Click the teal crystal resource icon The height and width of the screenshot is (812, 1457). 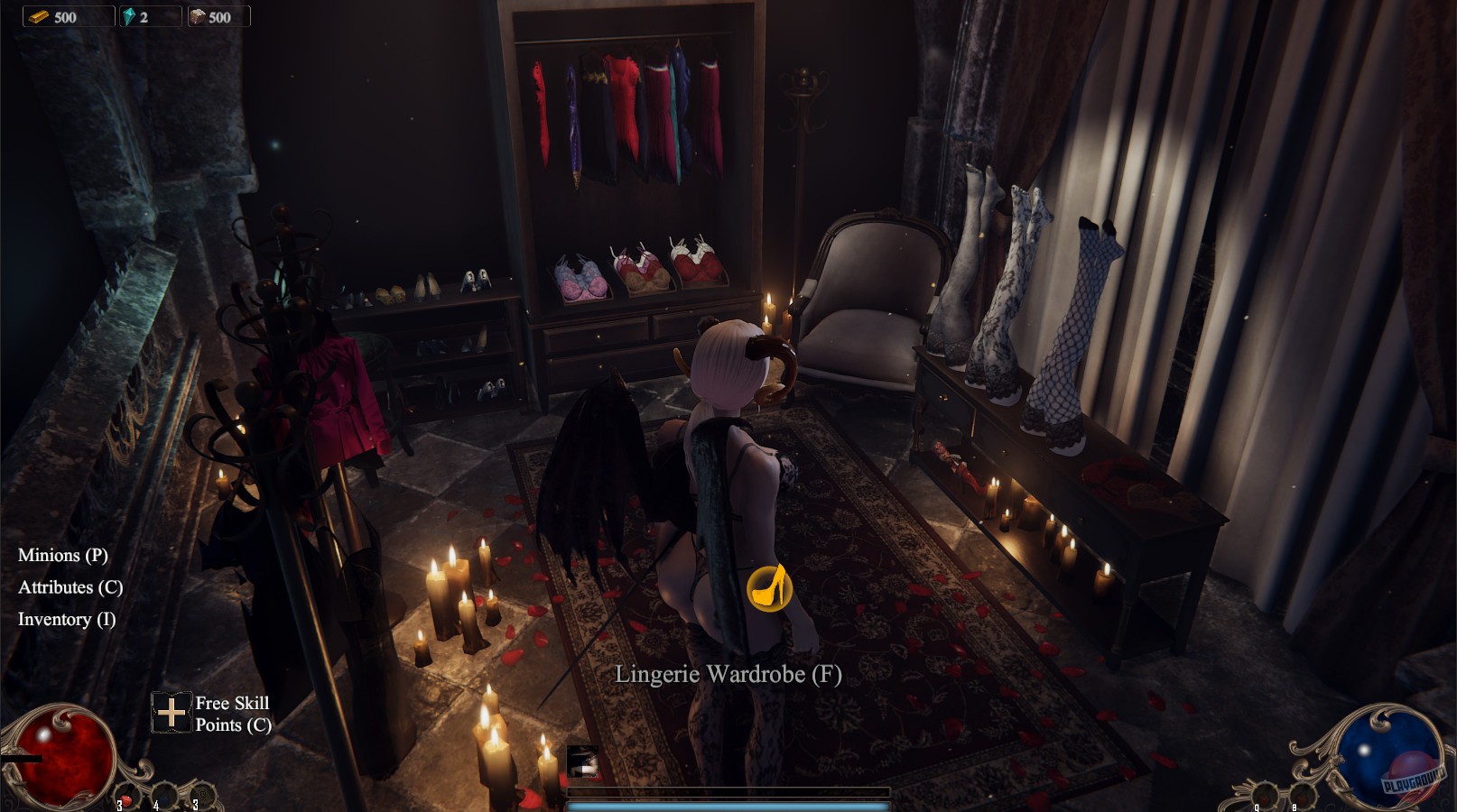pyautogui.click(x=129, y=15)
